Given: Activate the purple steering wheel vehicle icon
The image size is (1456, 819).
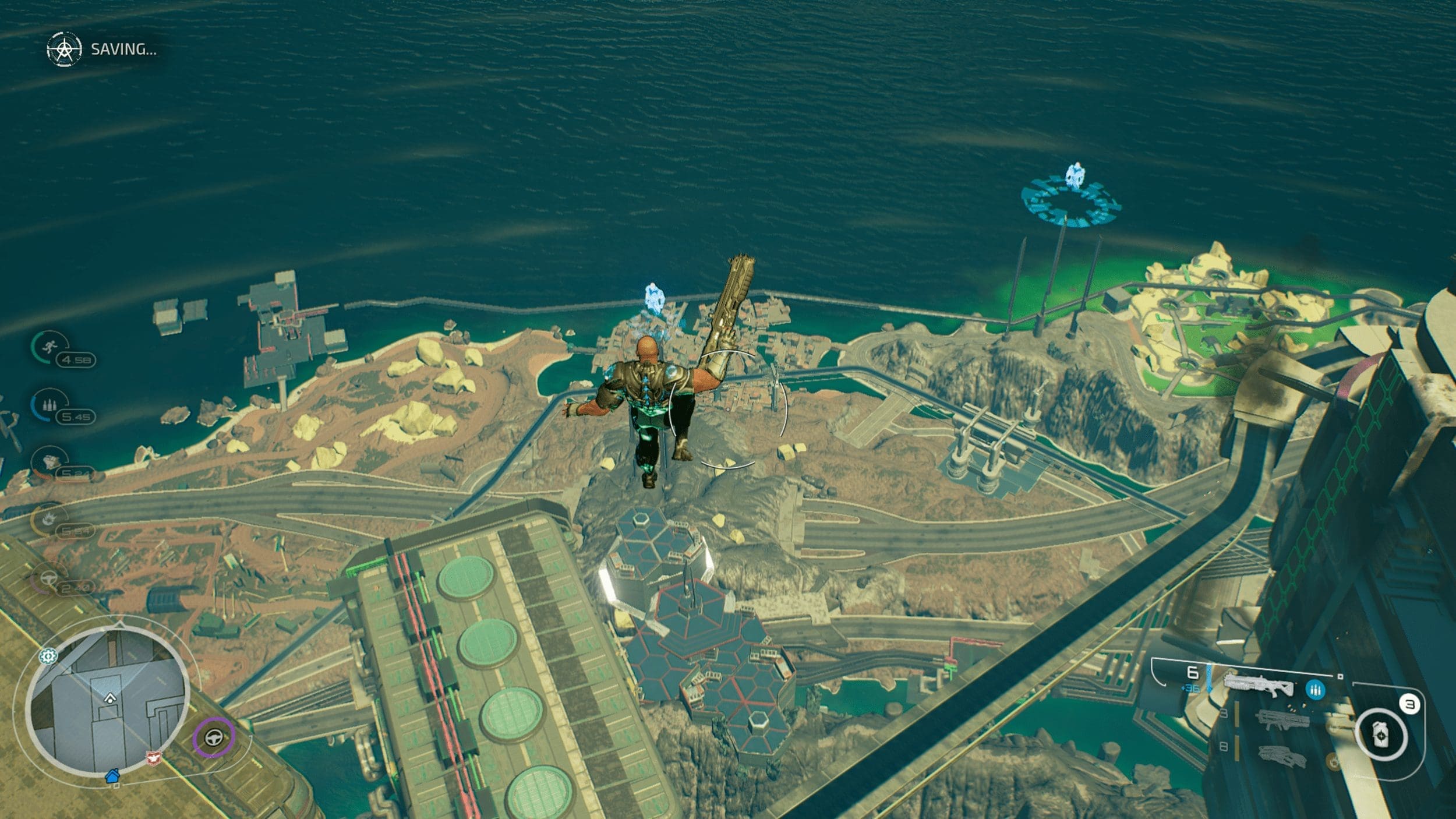Looking at the screenshot, I should [x=214, y=738].
